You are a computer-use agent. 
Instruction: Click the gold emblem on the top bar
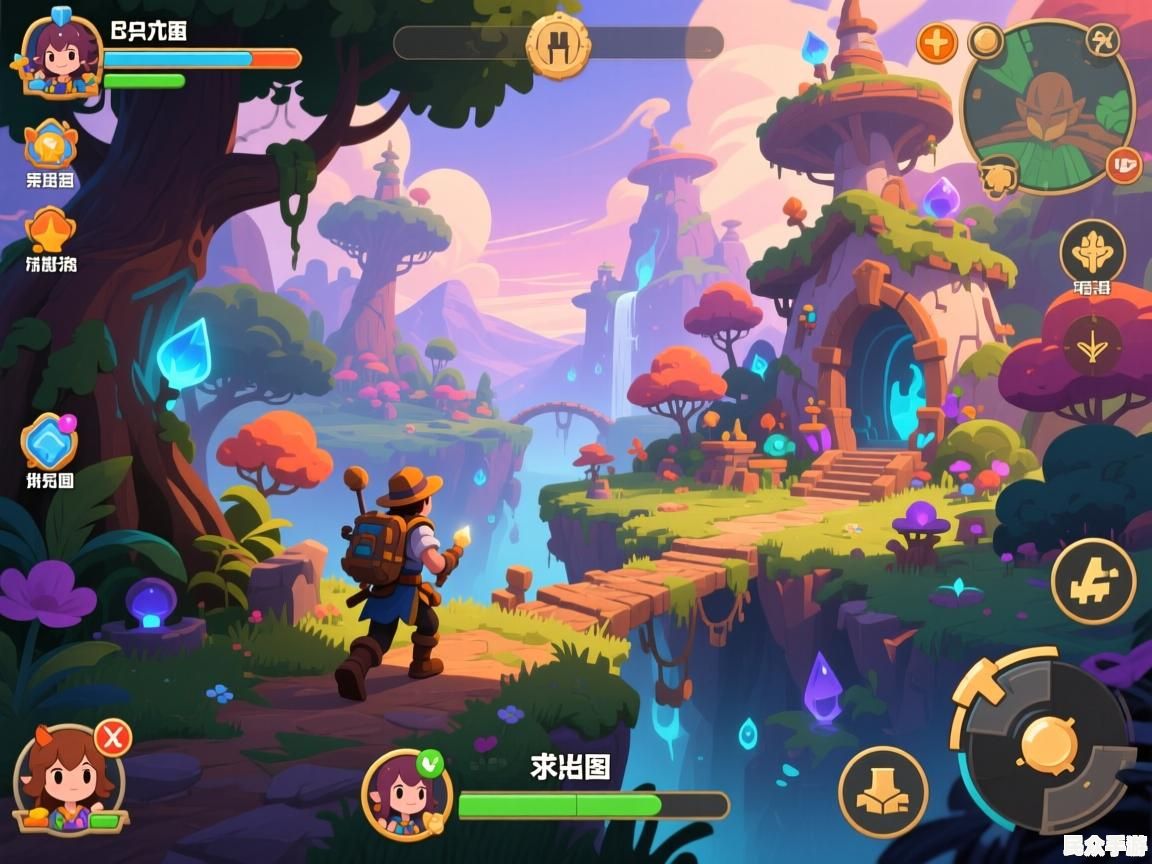558,44
